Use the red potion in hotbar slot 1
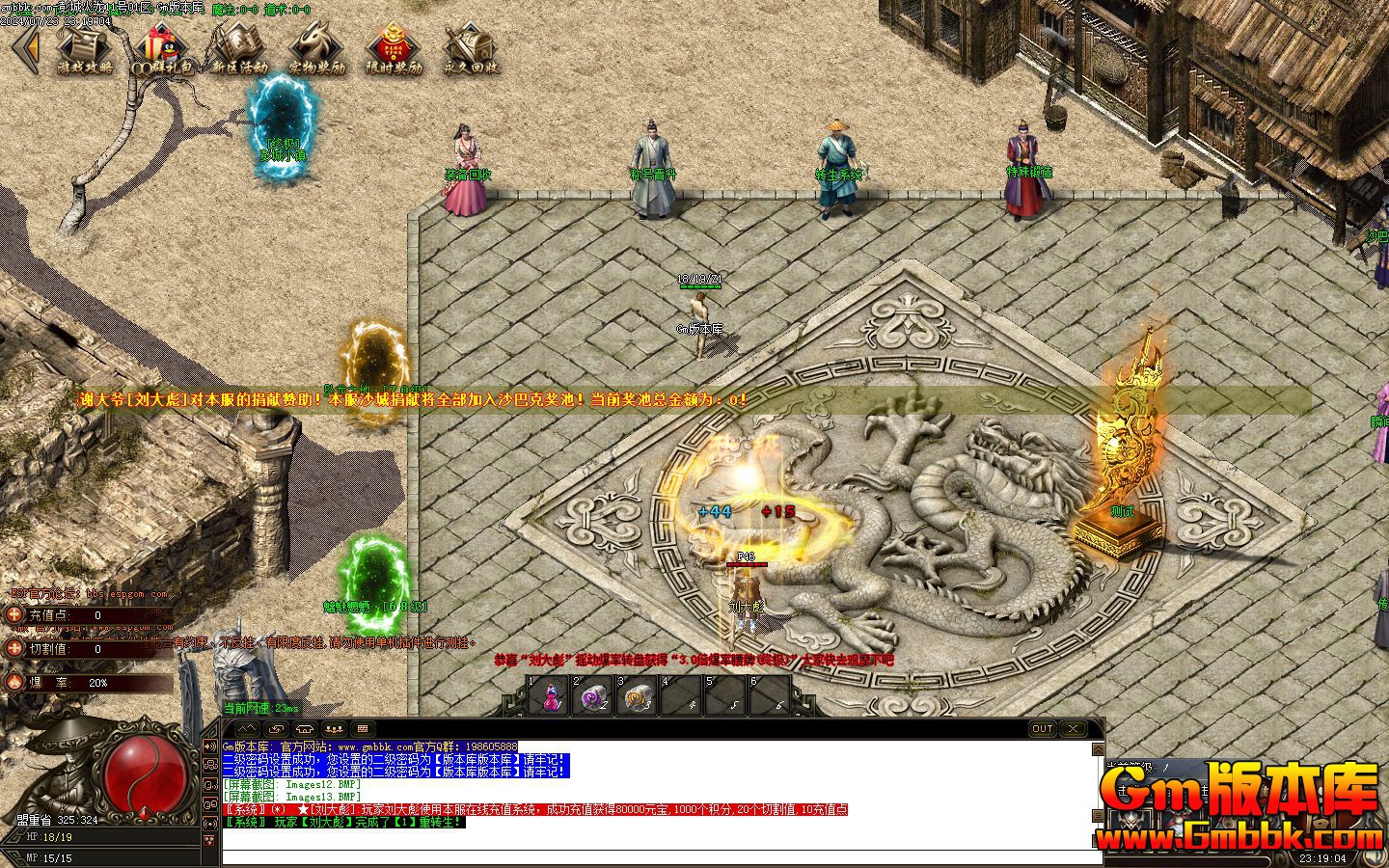Viewport: 1389px width, 868px height. coord(550,695)
